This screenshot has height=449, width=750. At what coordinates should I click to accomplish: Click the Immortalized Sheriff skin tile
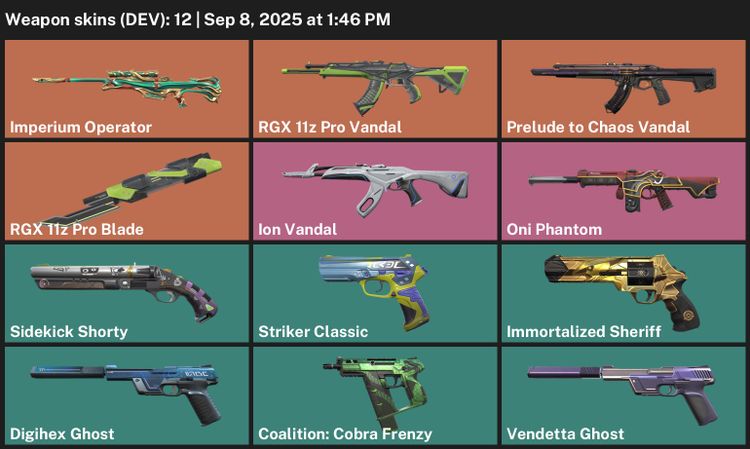(623, 293)
